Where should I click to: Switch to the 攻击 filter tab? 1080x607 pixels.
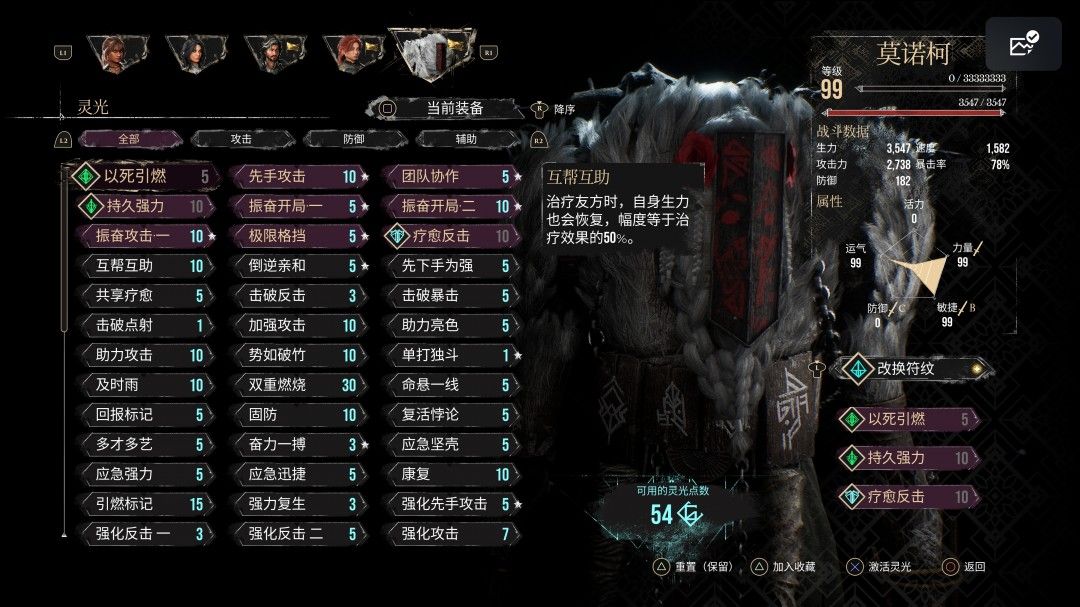coord(241,140)
